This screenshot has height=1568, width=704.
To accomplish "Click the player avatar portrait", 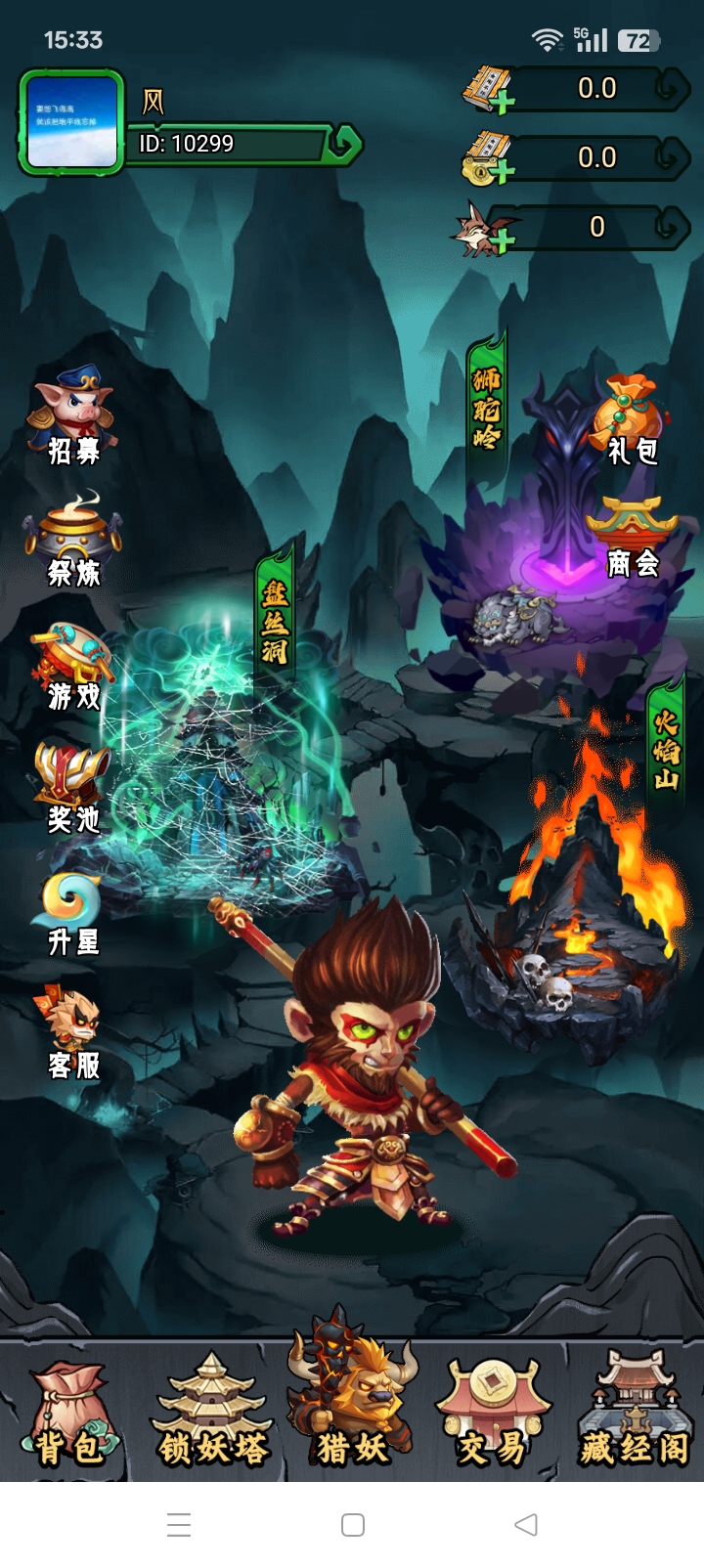I will (x=71, y=123).
